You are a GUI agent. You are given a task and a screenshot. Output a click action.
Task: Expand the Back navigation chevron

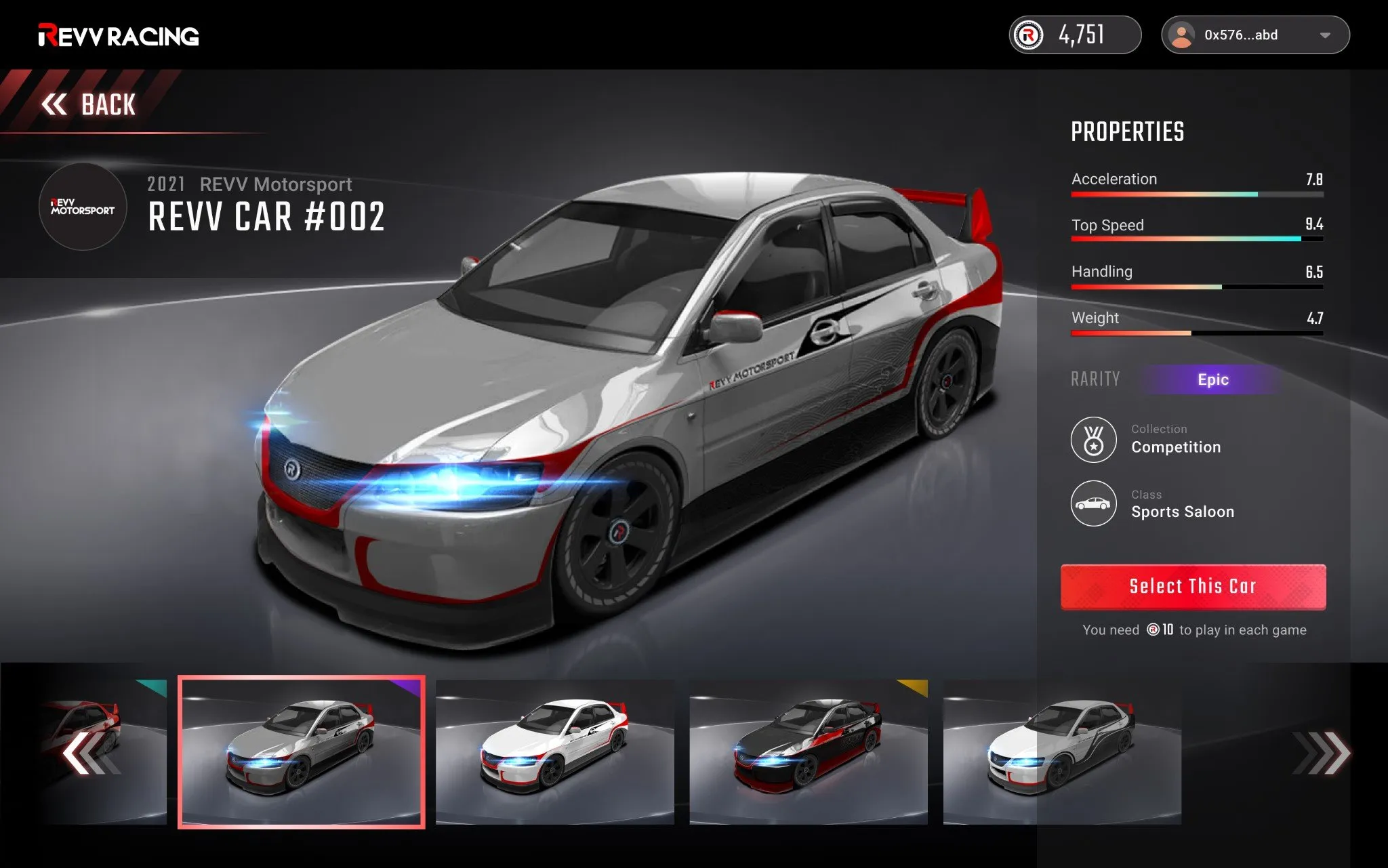tap(56, 104)
